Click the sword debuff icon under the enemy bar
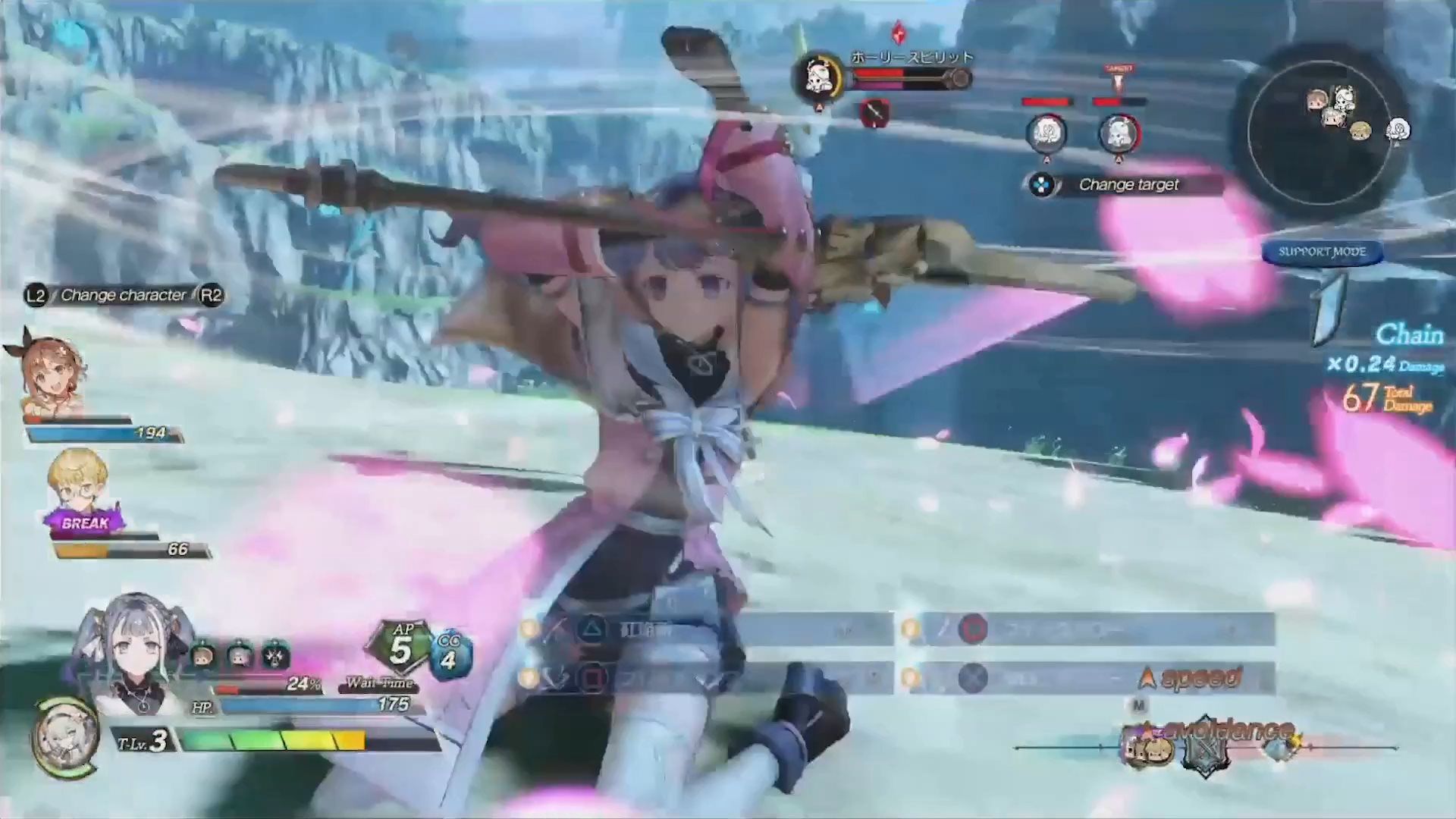 [x=874, y=114]
